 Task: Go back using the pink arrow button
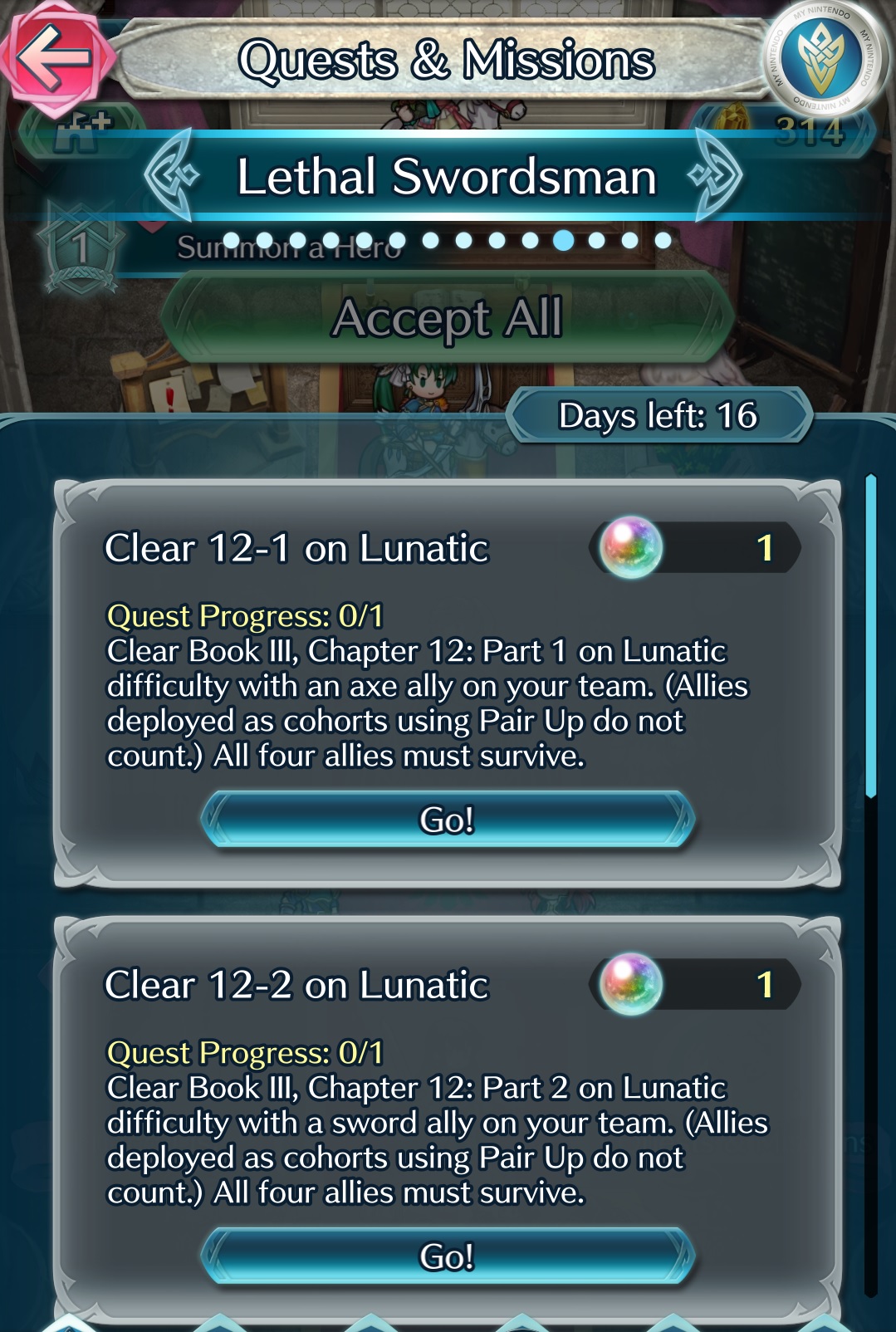(x=55, y=56)
